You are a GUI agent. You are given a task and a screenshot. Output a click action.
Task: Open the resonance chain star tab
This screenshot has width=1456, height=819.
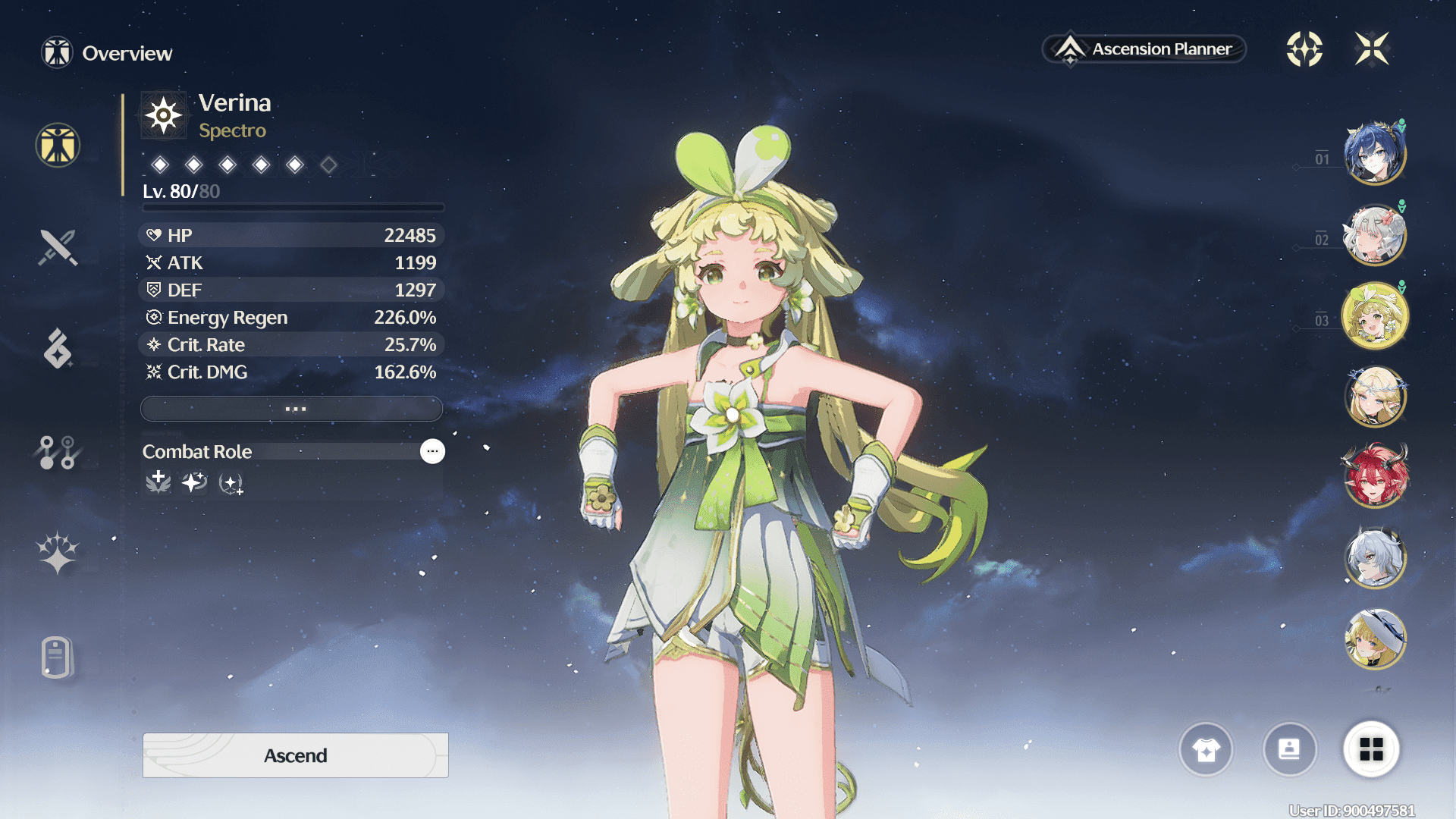(x=58, y=553)
